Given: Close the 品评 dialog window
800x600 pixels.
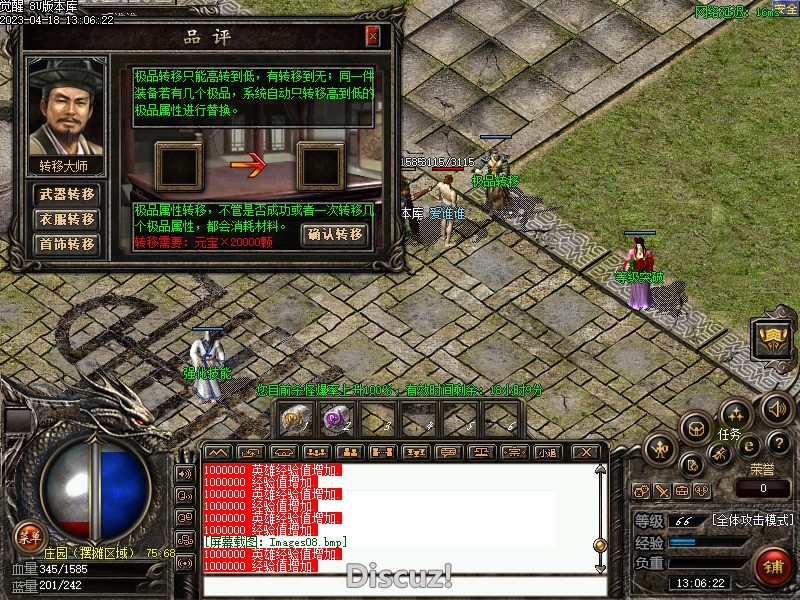Looking at the screenshot, I should pyautogui.click(x=373, y=37).
